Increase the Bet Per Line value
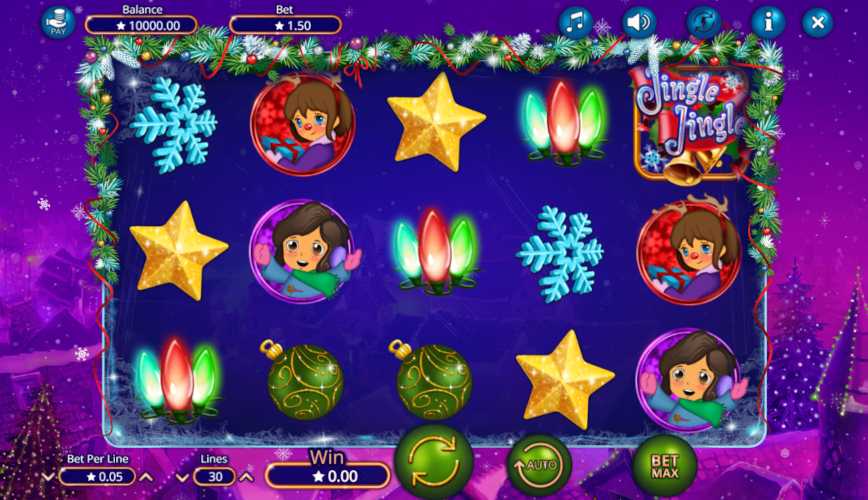Screen dimensions: 868x500 [145, 477]
